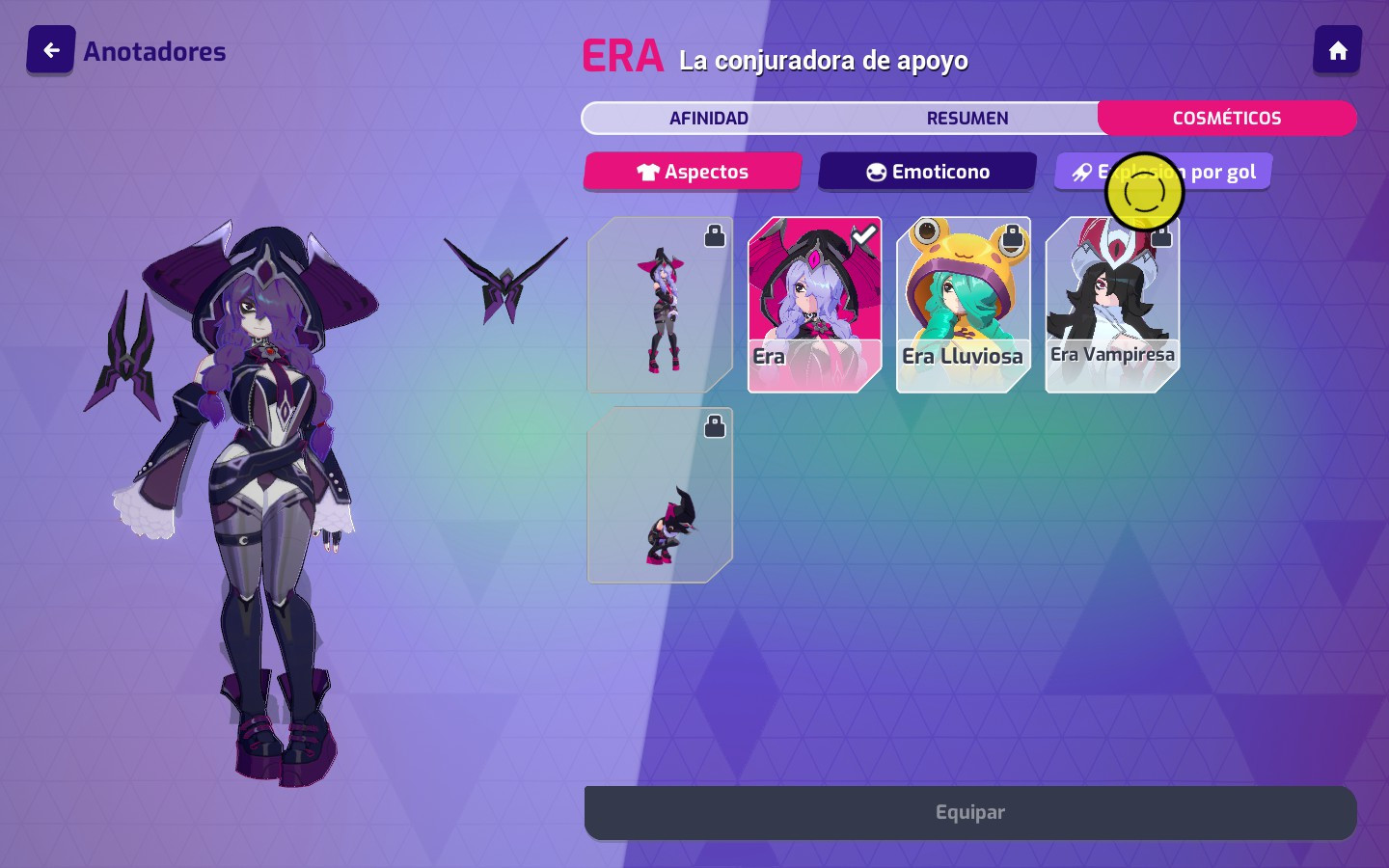Screen dimensions: 1389x868
Task: Select the locked skin in the second row
Action: click(660, 495)
